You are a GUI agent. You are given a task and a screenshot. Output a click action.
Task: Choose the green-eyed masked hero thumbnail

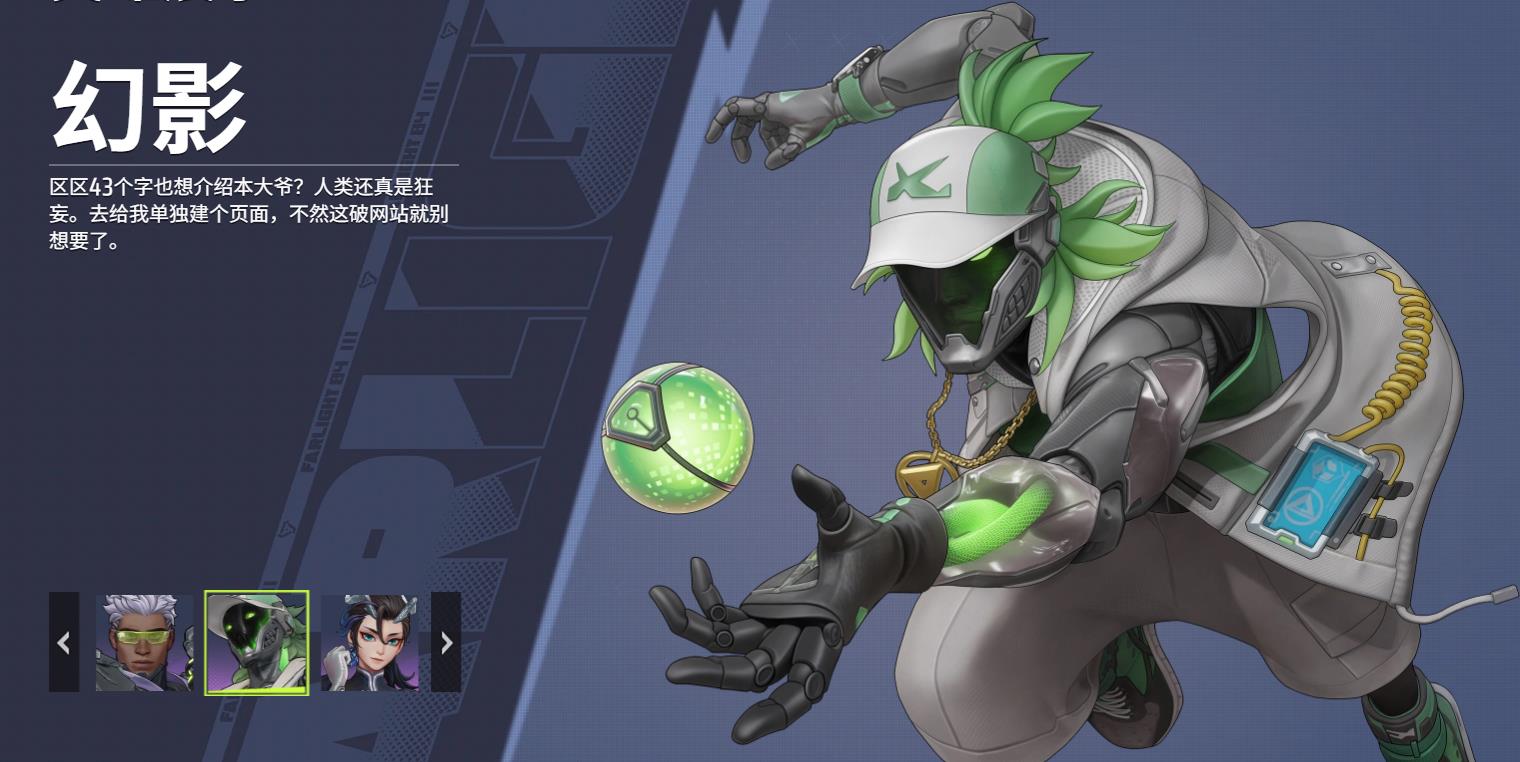click(257, 642)
